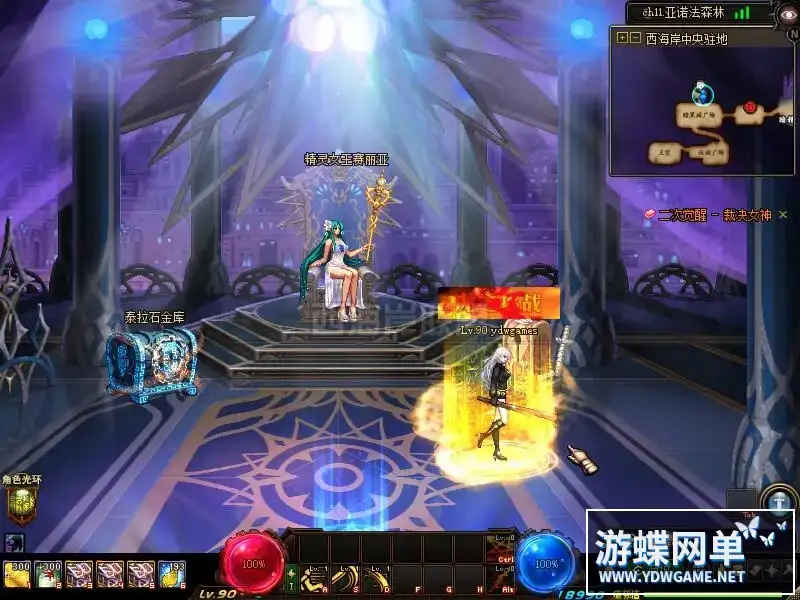Select the red dungeon marker on the minimap
This screenshot has width=800, height=600.
click(749, 107)
